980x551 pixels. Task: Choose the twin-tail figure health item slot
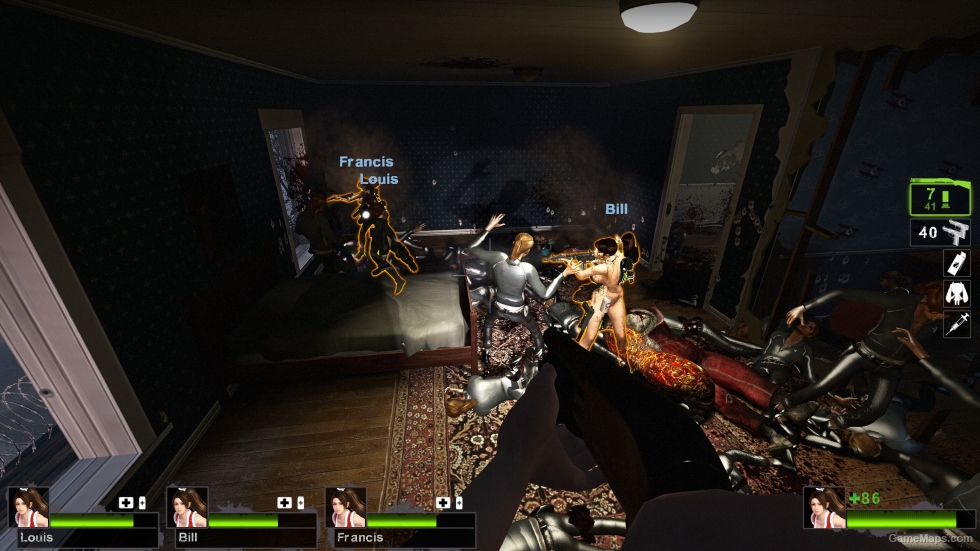coord(956,294)
